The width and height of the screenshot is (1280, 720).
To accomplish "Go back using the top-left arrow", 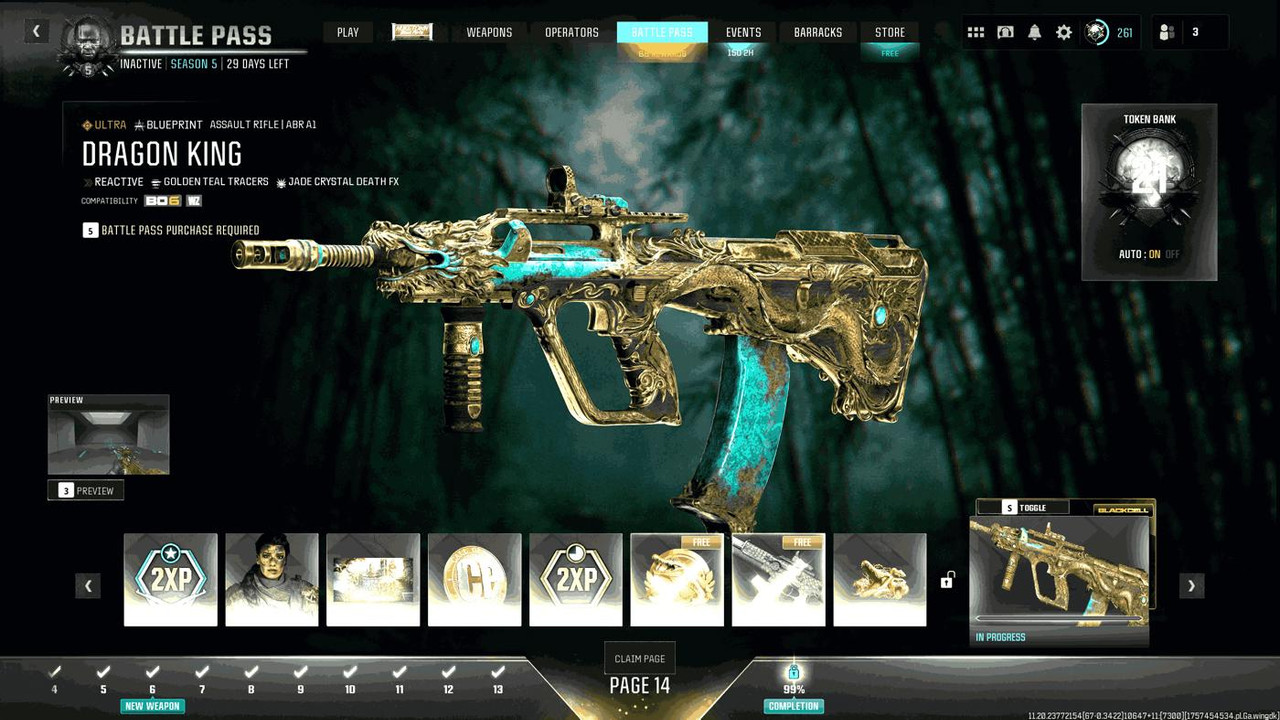I will click(x=36, y=31).
